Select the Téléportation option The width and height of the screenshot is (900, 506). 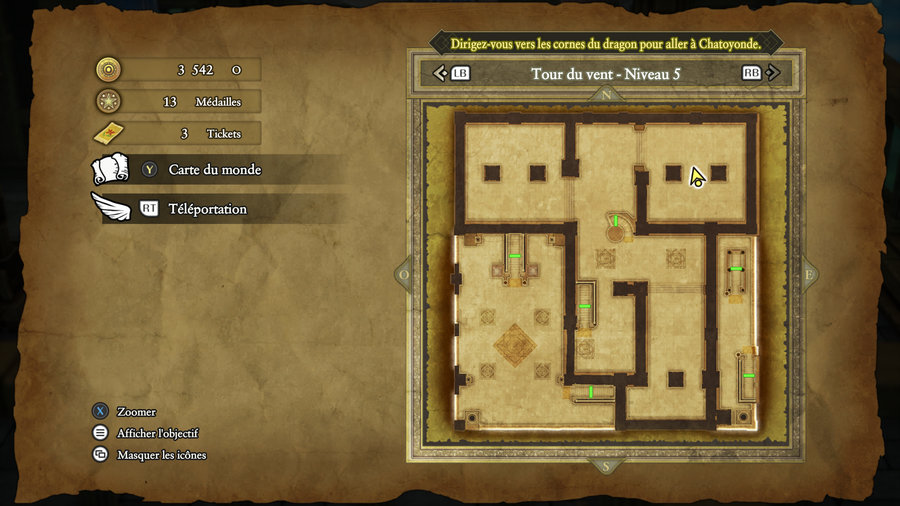pyautogui.click(x=207, y=209)
